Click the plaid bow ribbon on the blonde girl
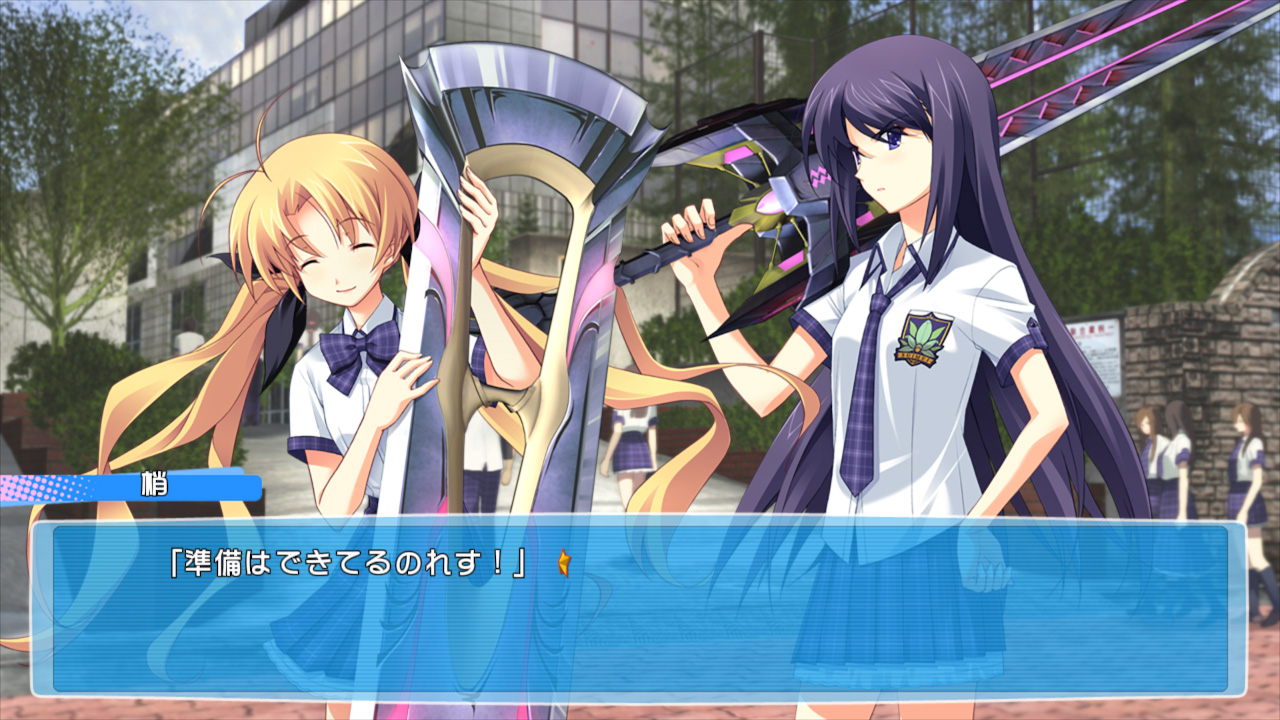Image resolution: width=1280 pixels, height=720 pixels. (x=360, y=348)
